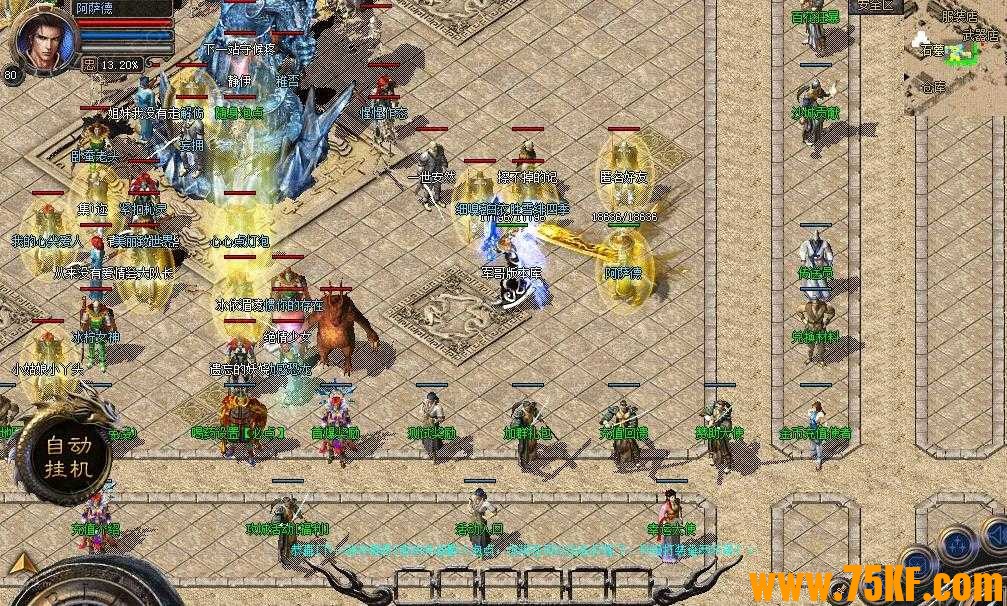
Task: Click the 忠 loyalty badge beside 13.20%
Action: [88, 65]
